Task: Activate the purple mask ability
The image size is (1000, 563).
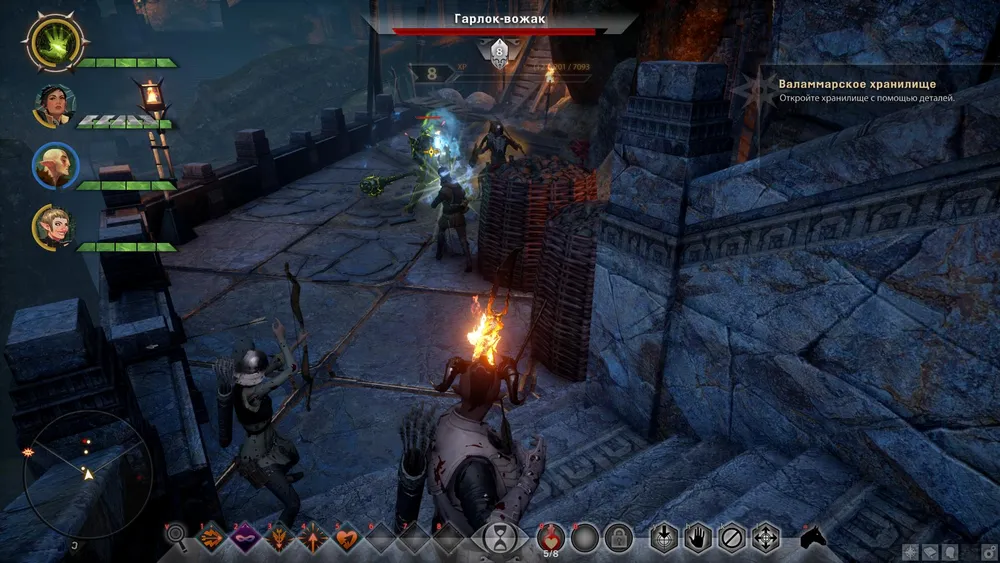Action: pyautogui.click(x=245, y=538)
